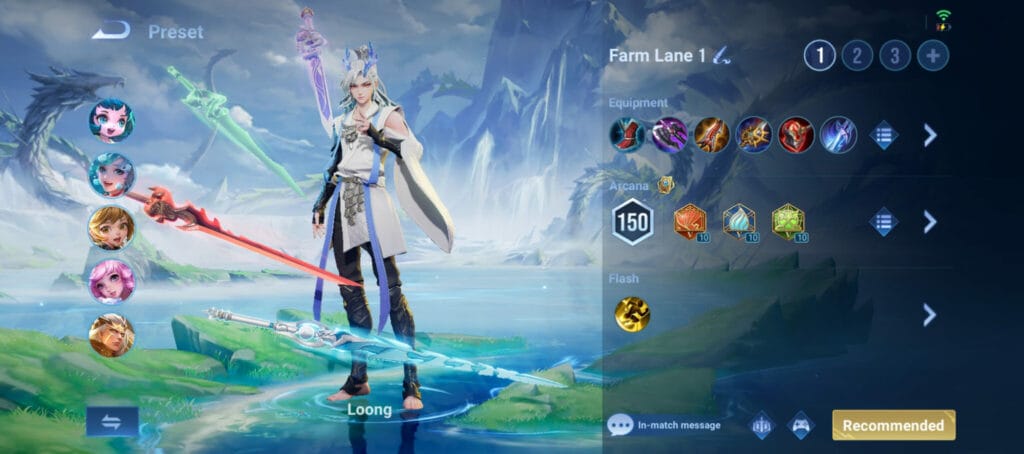Choose the blonde-haired hero portrait

pos(111,228)
